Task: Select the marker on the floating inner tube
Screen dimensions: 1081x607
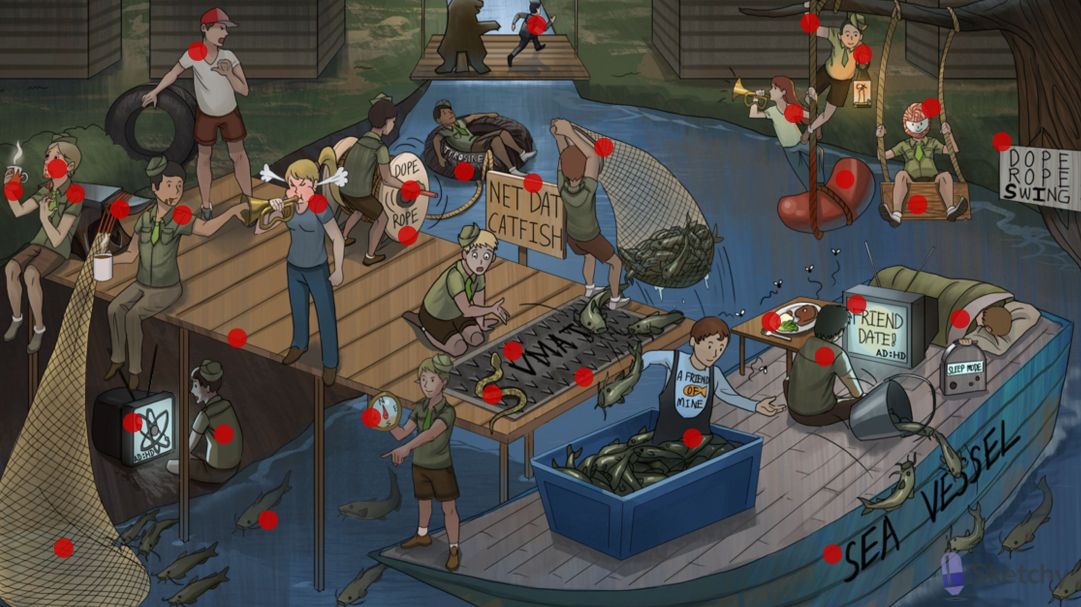Action: [x=464, y=171]
